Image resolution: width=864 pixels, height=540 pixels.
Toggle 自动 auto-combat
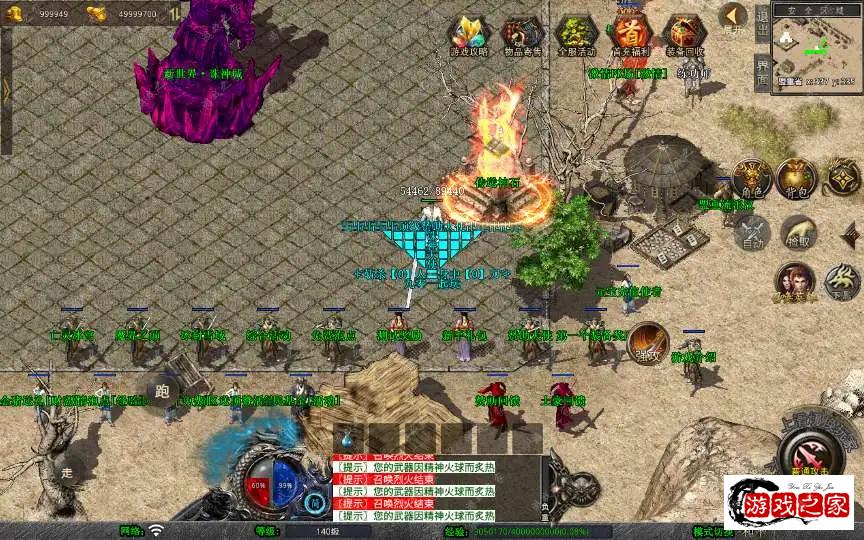(752, 232)
